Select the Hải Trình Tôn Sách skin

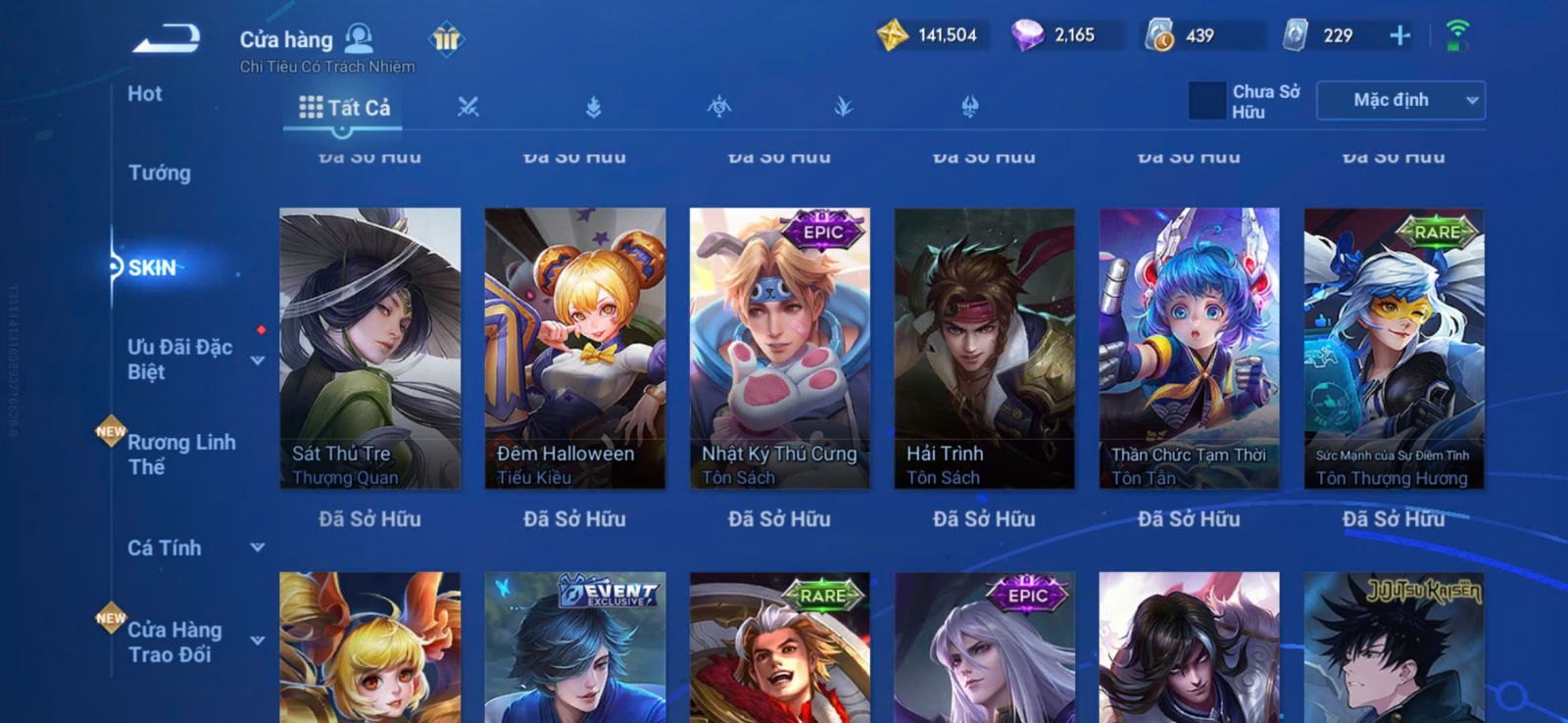click(985, 348)
